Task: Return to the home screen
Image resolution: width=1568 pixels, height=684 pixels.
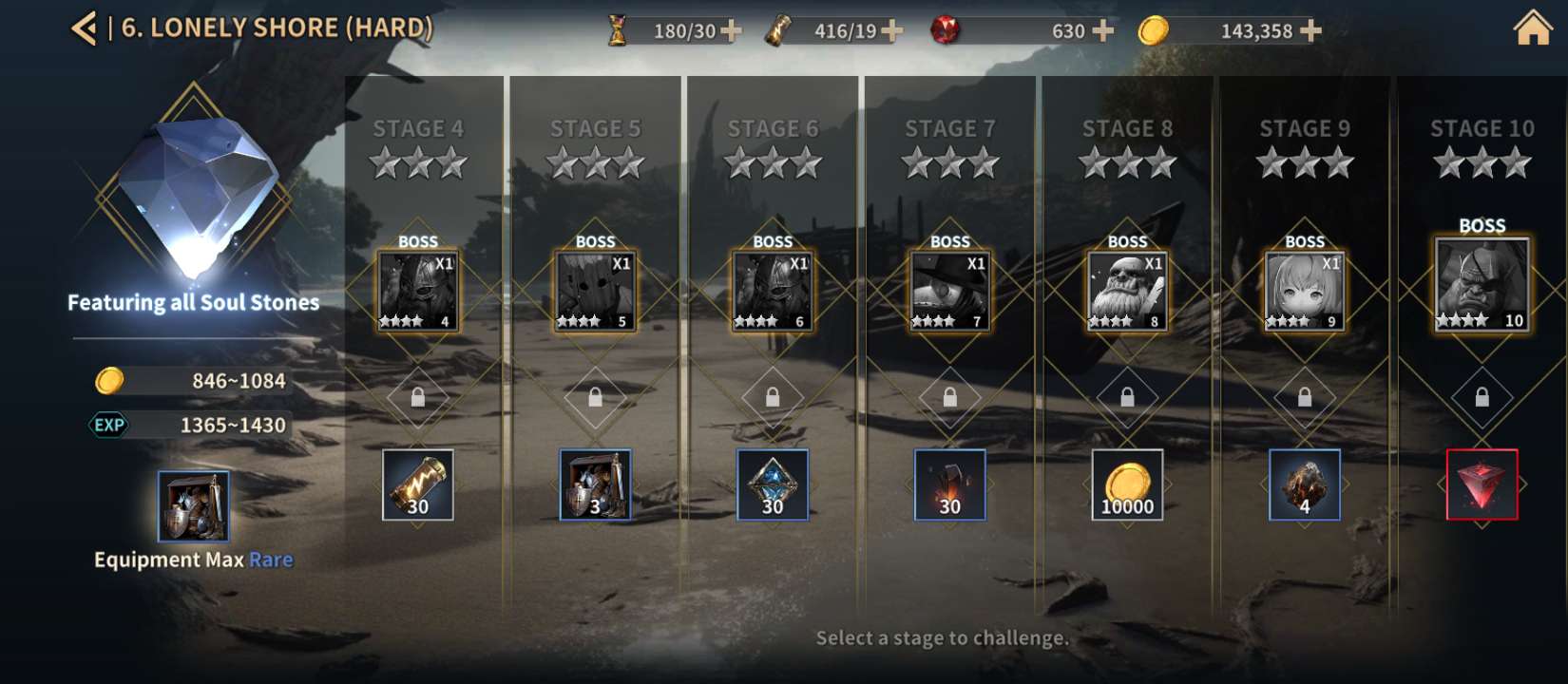Action: pos(1532,28)
